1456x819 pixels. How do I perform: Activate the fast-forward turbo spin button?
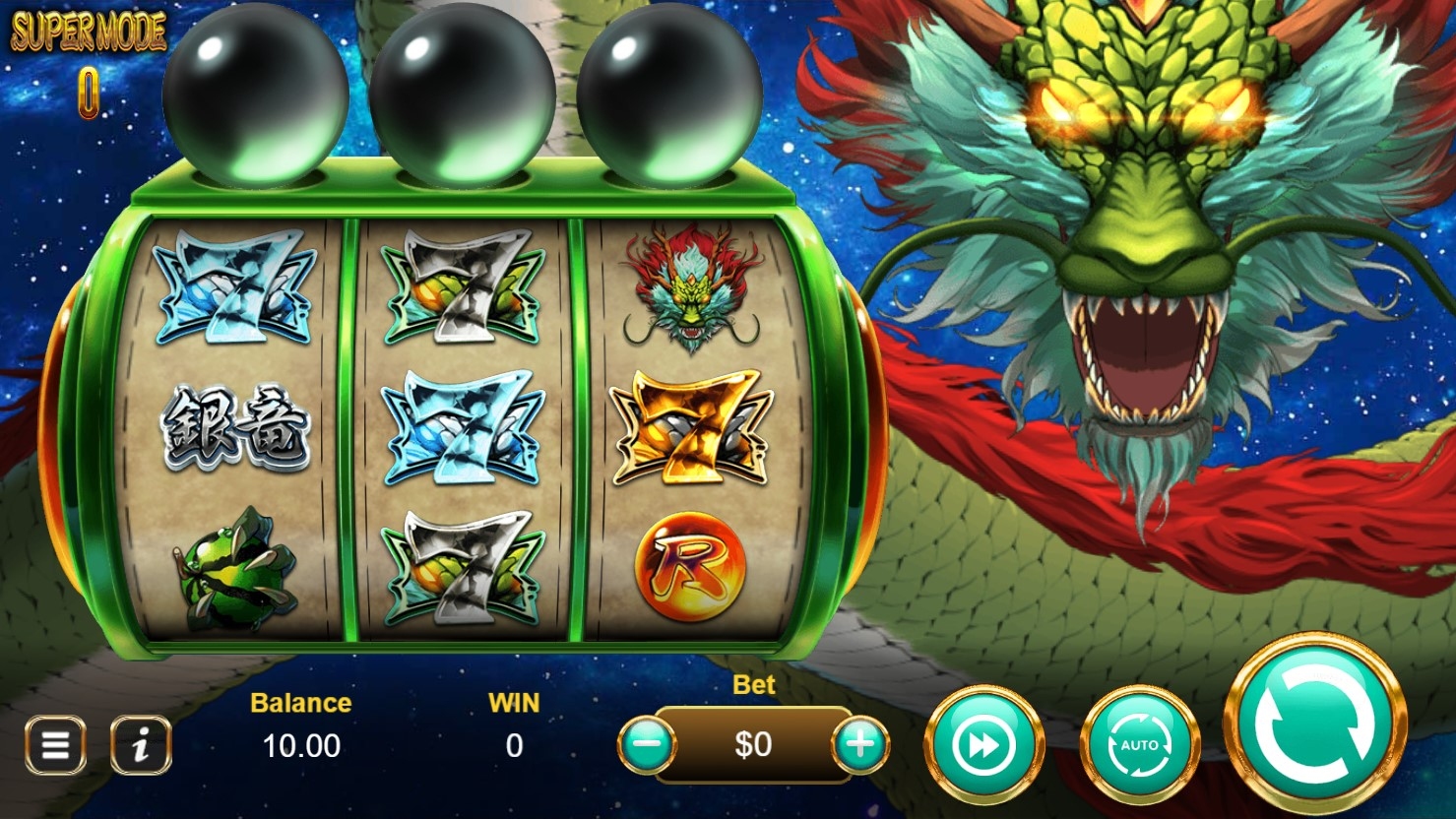click(983, 745)
